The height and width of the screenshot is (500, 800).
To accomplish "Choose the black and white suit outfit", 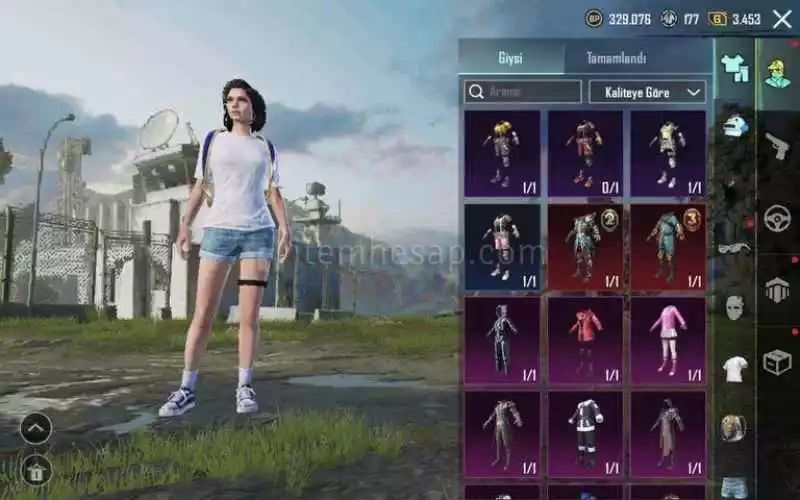I will pyautogui.click(x=585, y=434).
